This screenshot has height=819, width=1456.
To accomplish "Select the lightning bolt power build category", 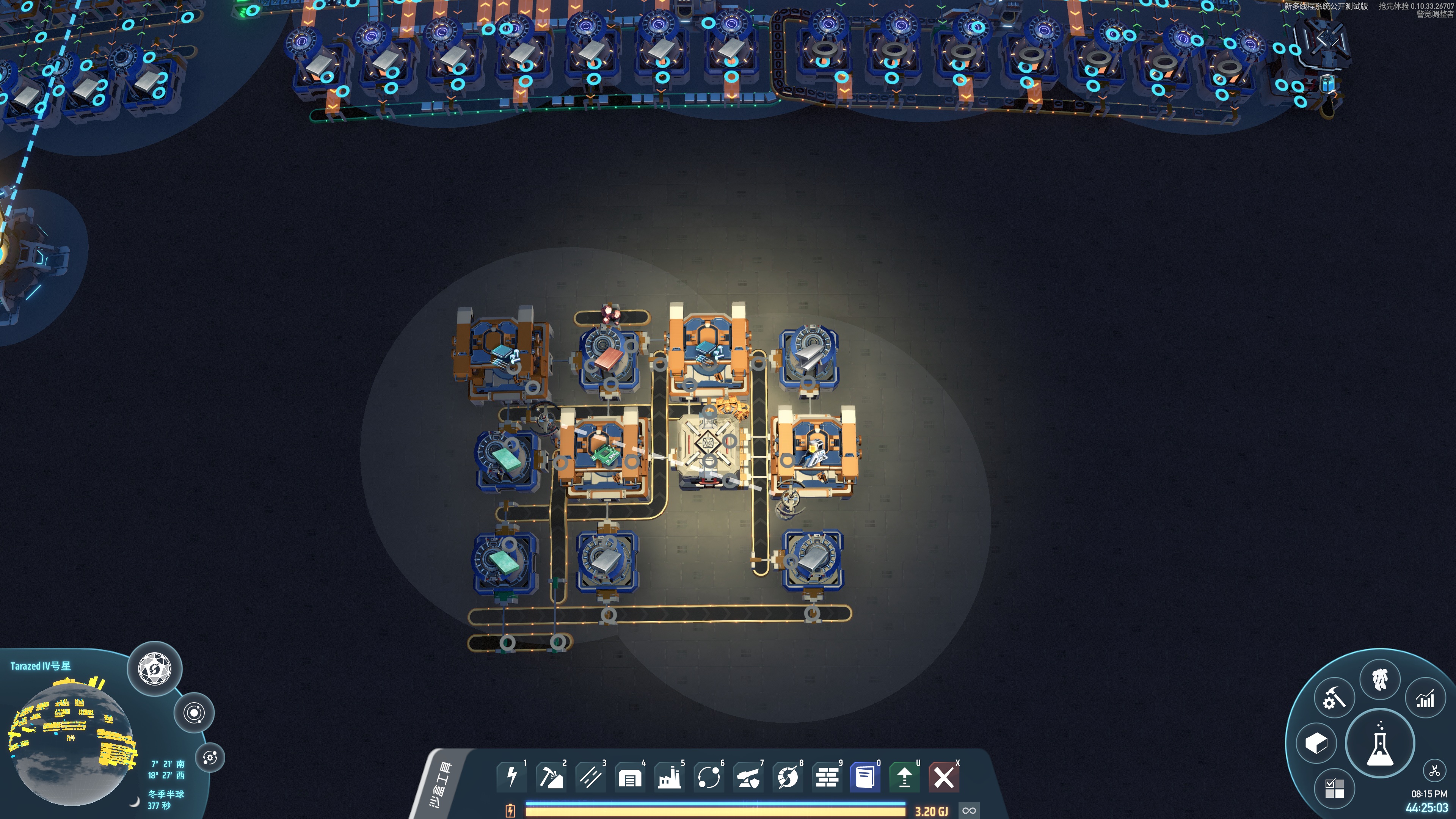I will pyautogui.click(x=511, y=777).
